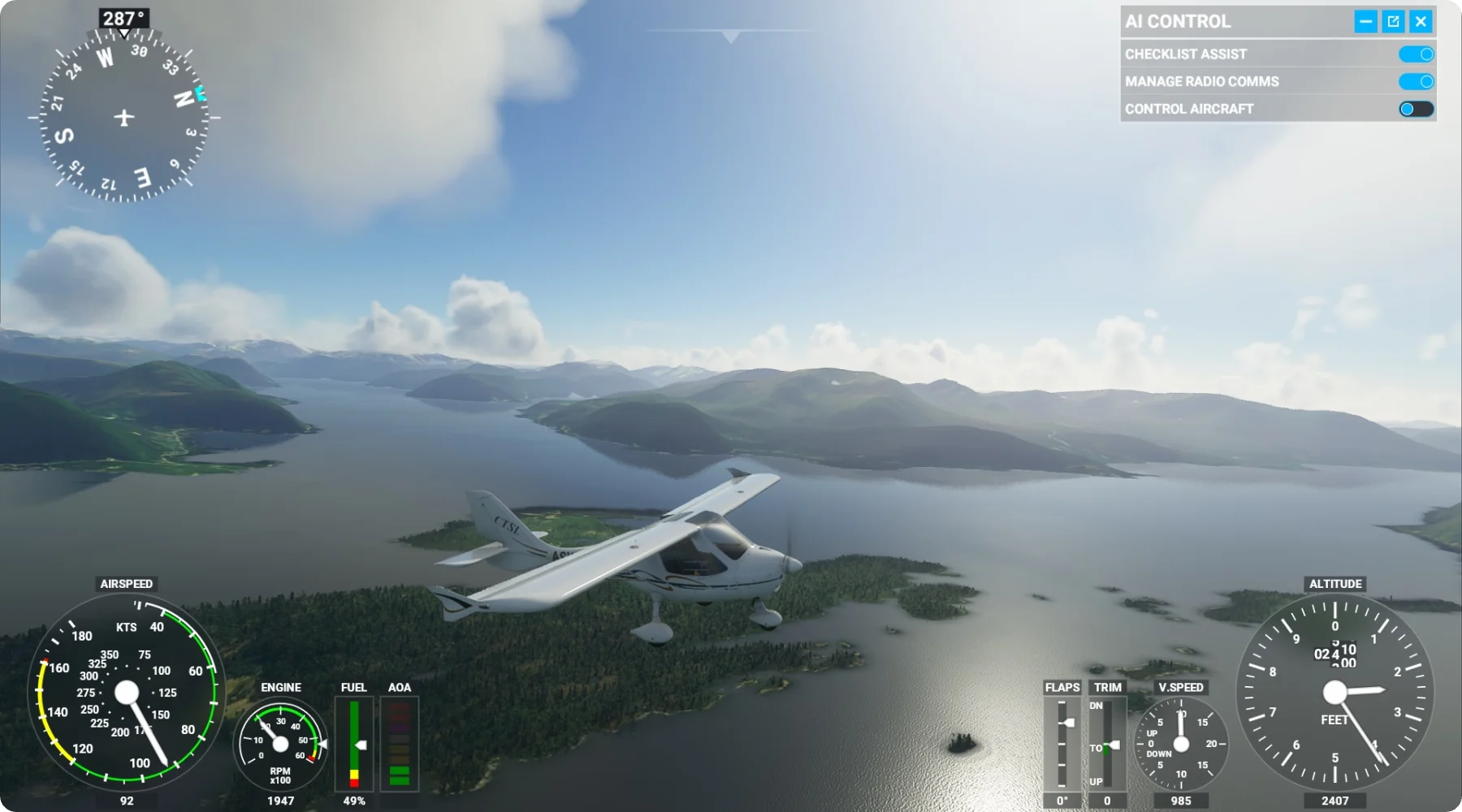
Task: Click the Engine RPM gauge
Action: pos(280,743)
